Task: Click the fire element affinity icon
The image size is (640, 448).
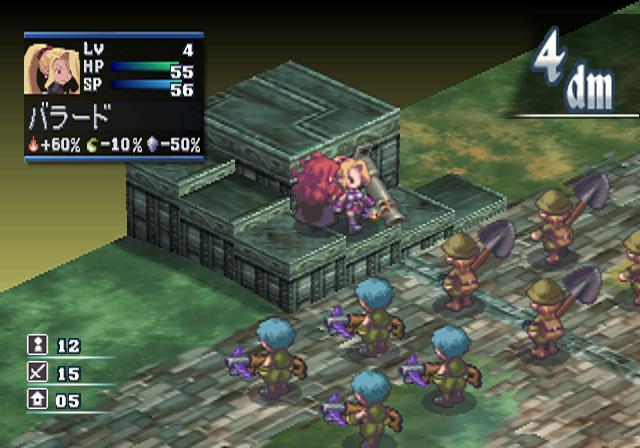Action: click(x=35, y=145)
